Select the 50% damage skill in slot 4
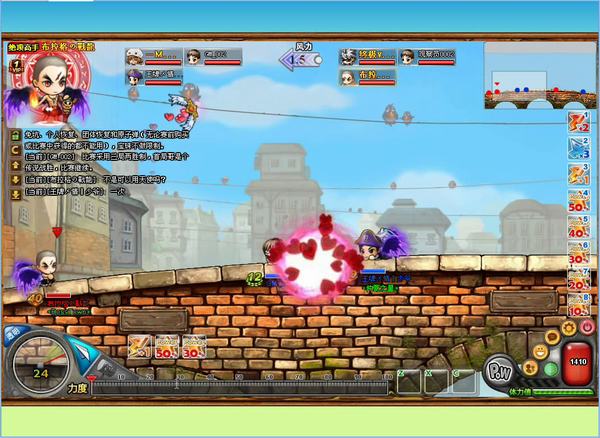 pos(577,200)
